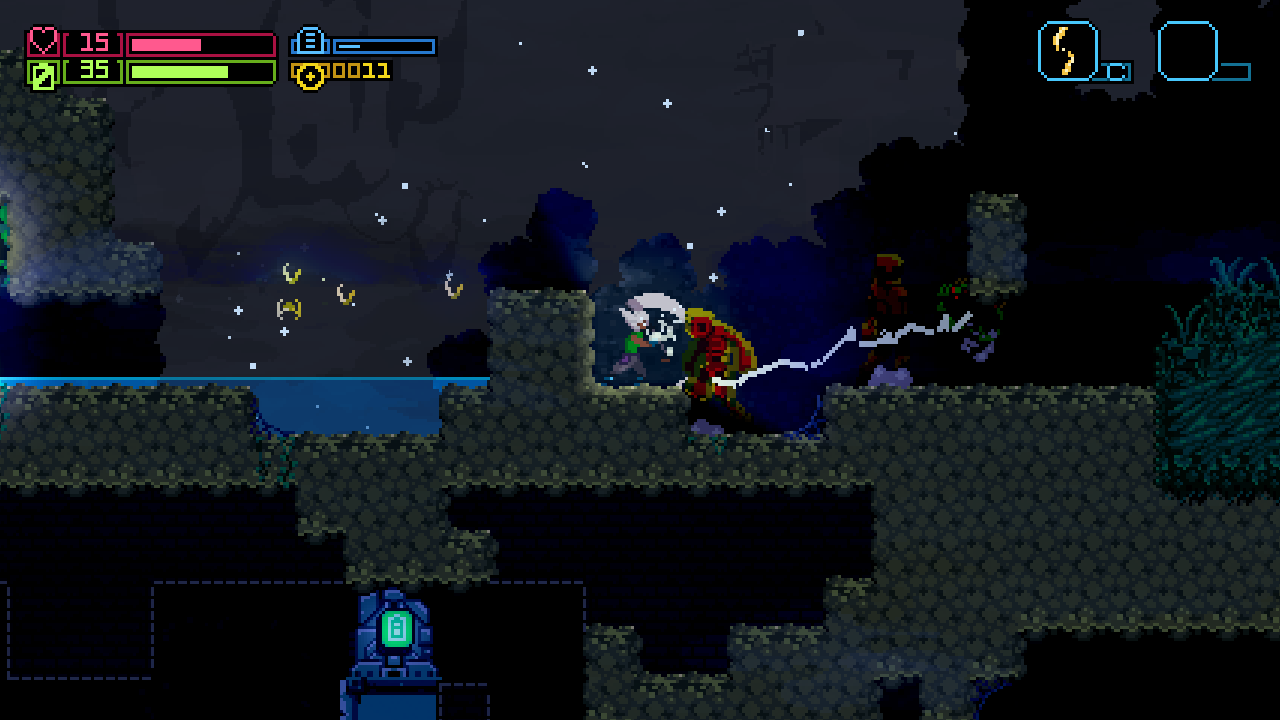
Task: Click the blue ammo gauge next to the battery
Action: [385, 43]
